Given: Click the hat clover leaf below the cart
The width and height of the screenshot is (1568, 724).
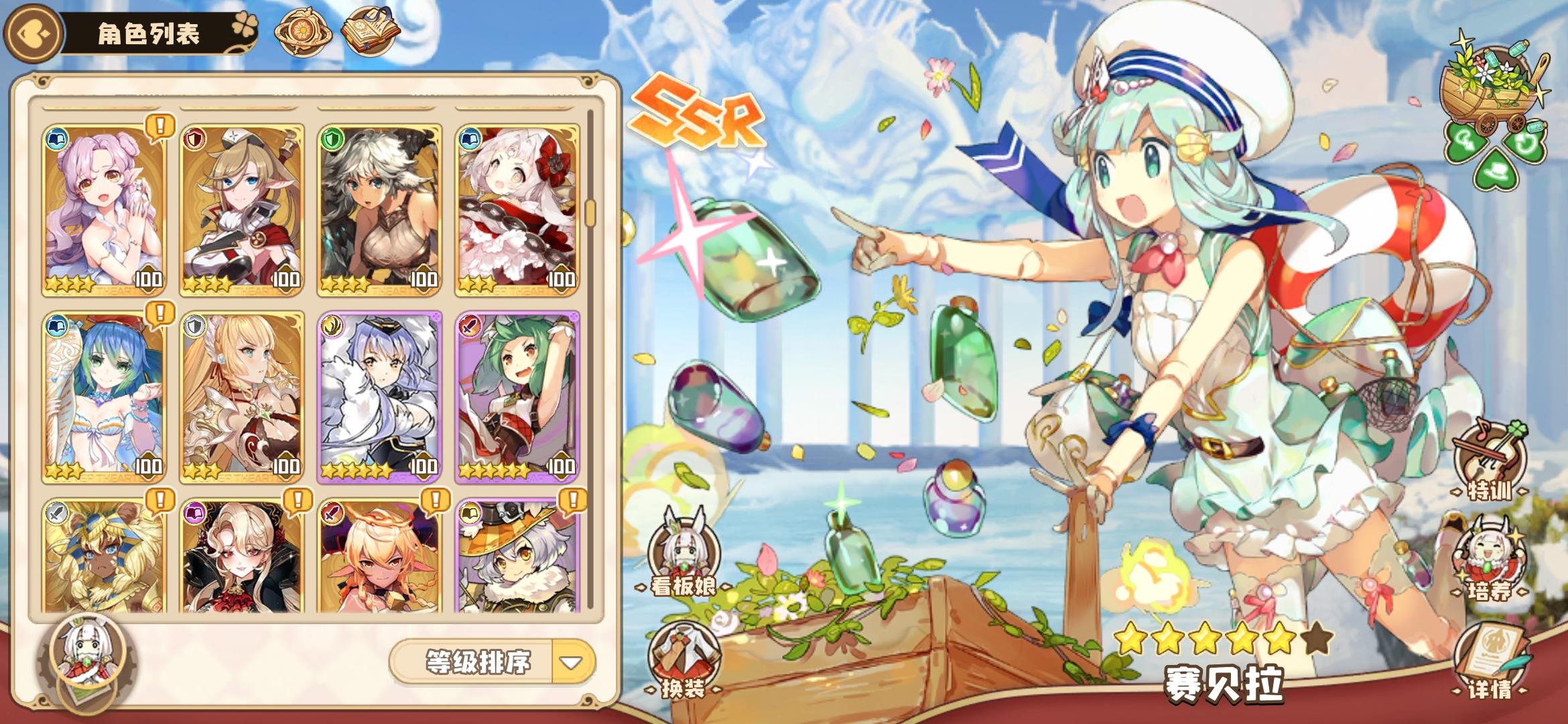Looking at the screenshot, I should pos(1496,171).
